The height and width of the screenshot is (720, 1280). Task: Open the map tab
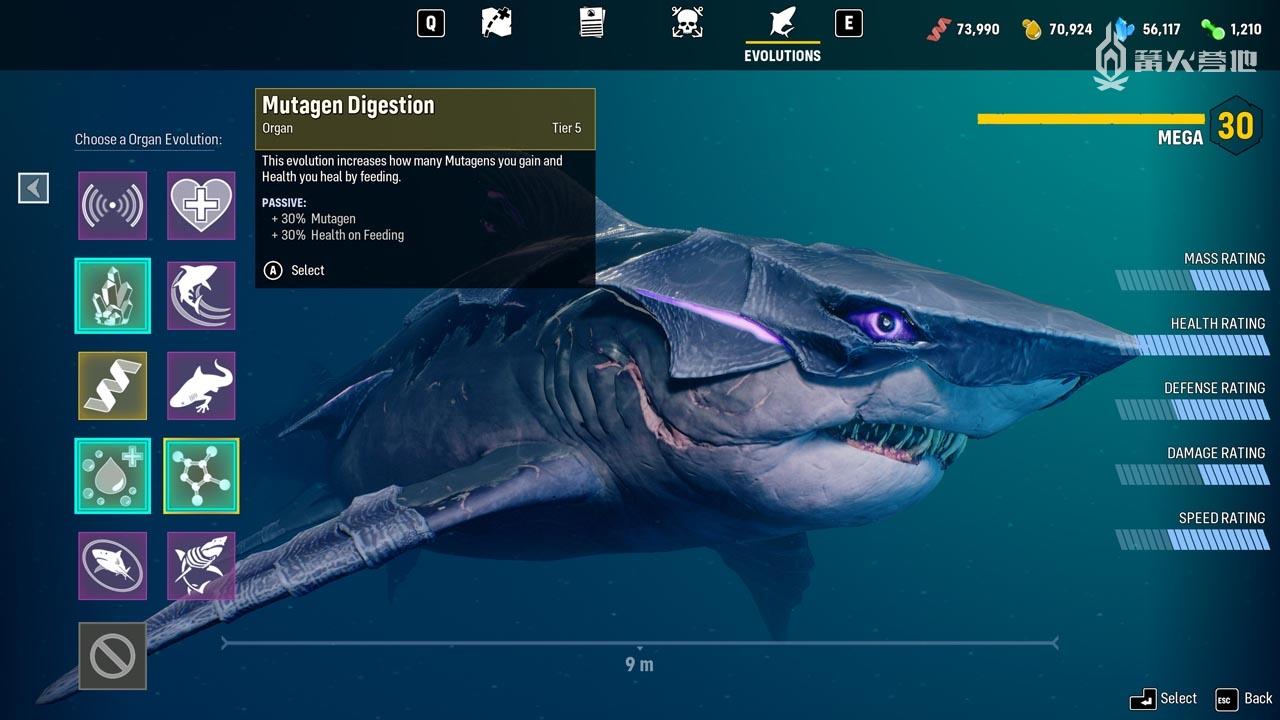point(497,23)
